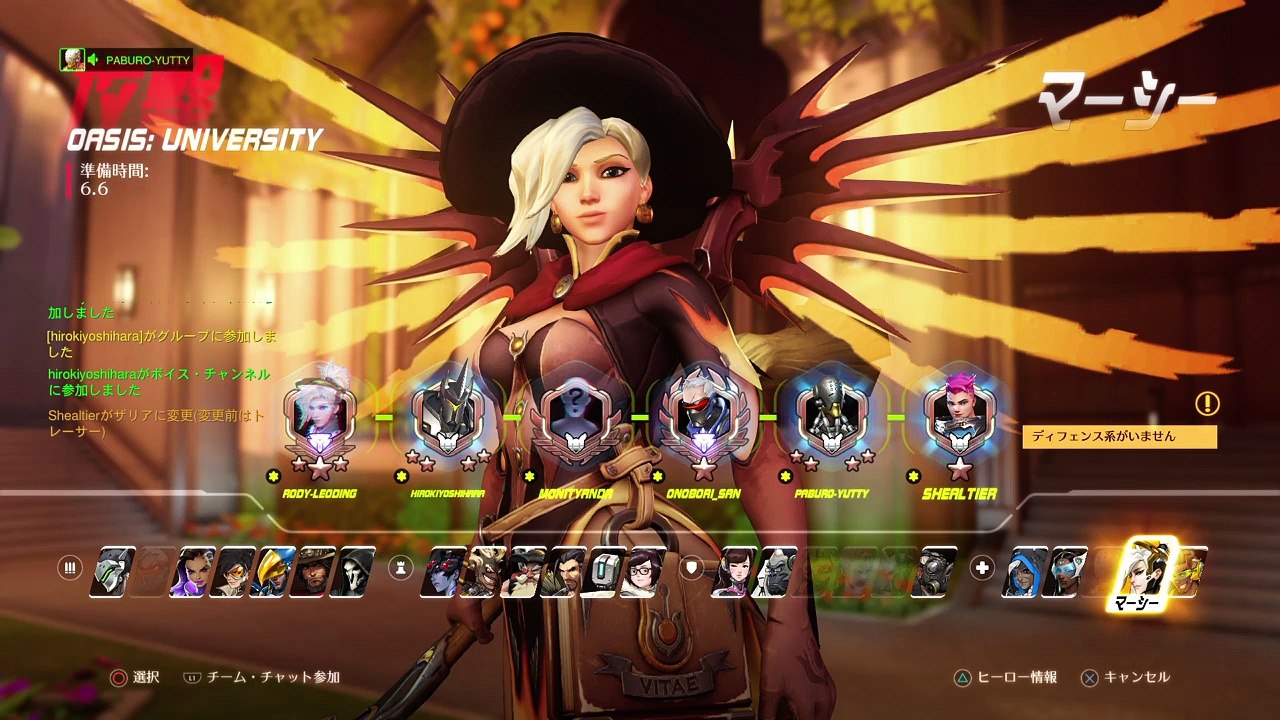Image resolution: width=1280 pixels, height=720 pixels.
Task: Choose the Junkrat hero portrait
Action: [482, 572]
